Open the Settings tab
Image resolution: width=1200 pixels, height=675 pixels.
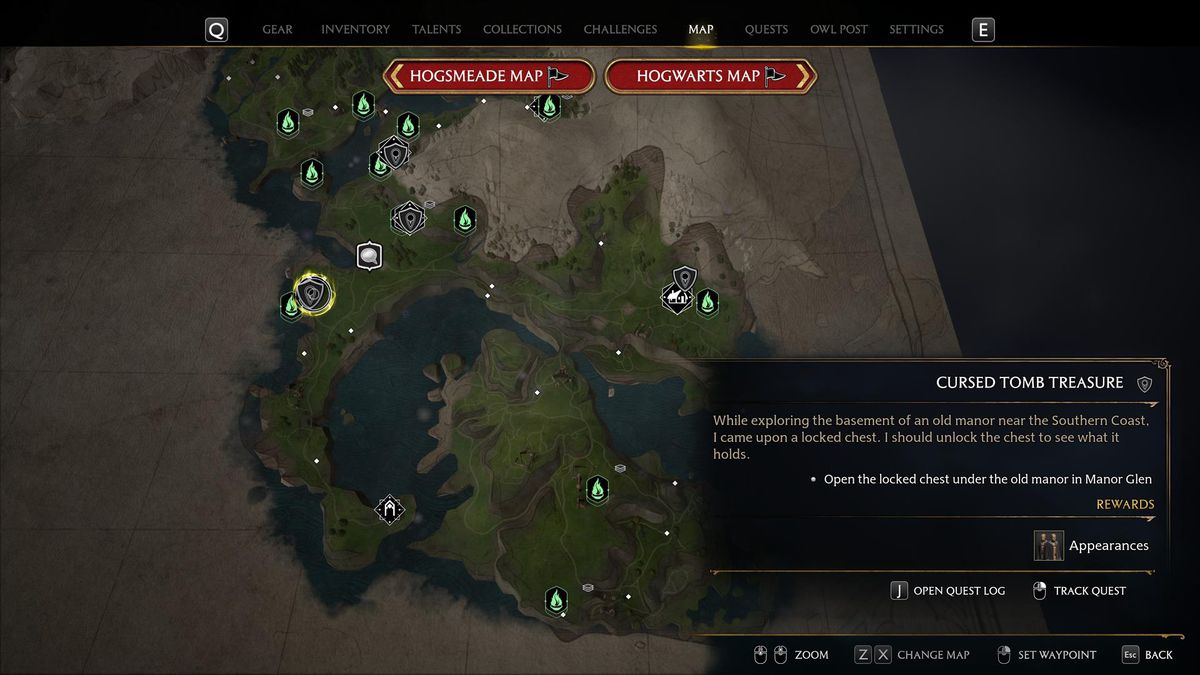(916, 30)
